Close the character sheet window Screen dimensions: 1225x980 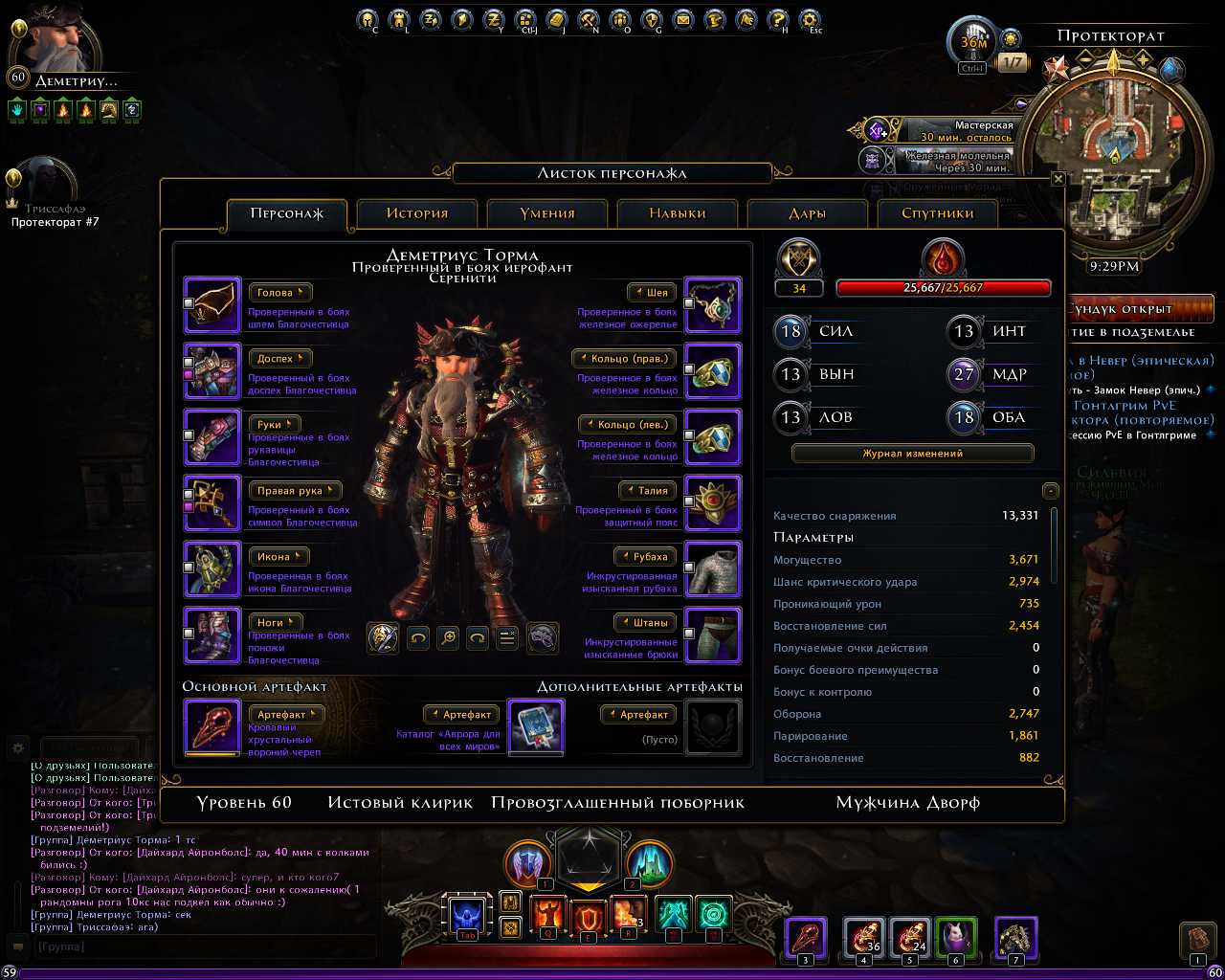point(1058,179)
